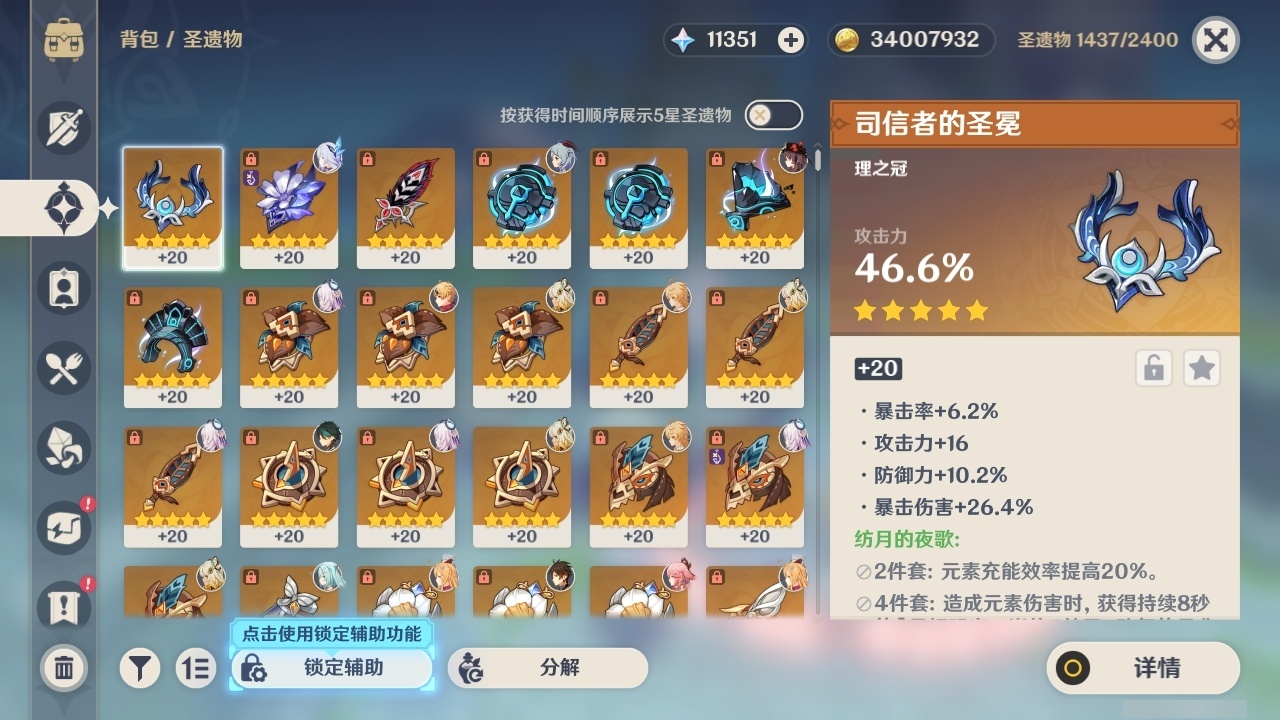Mark 司信者的圣冕 with the star favorite toggle
This screenshot has height=720, width=1280.
[1202, 368]
